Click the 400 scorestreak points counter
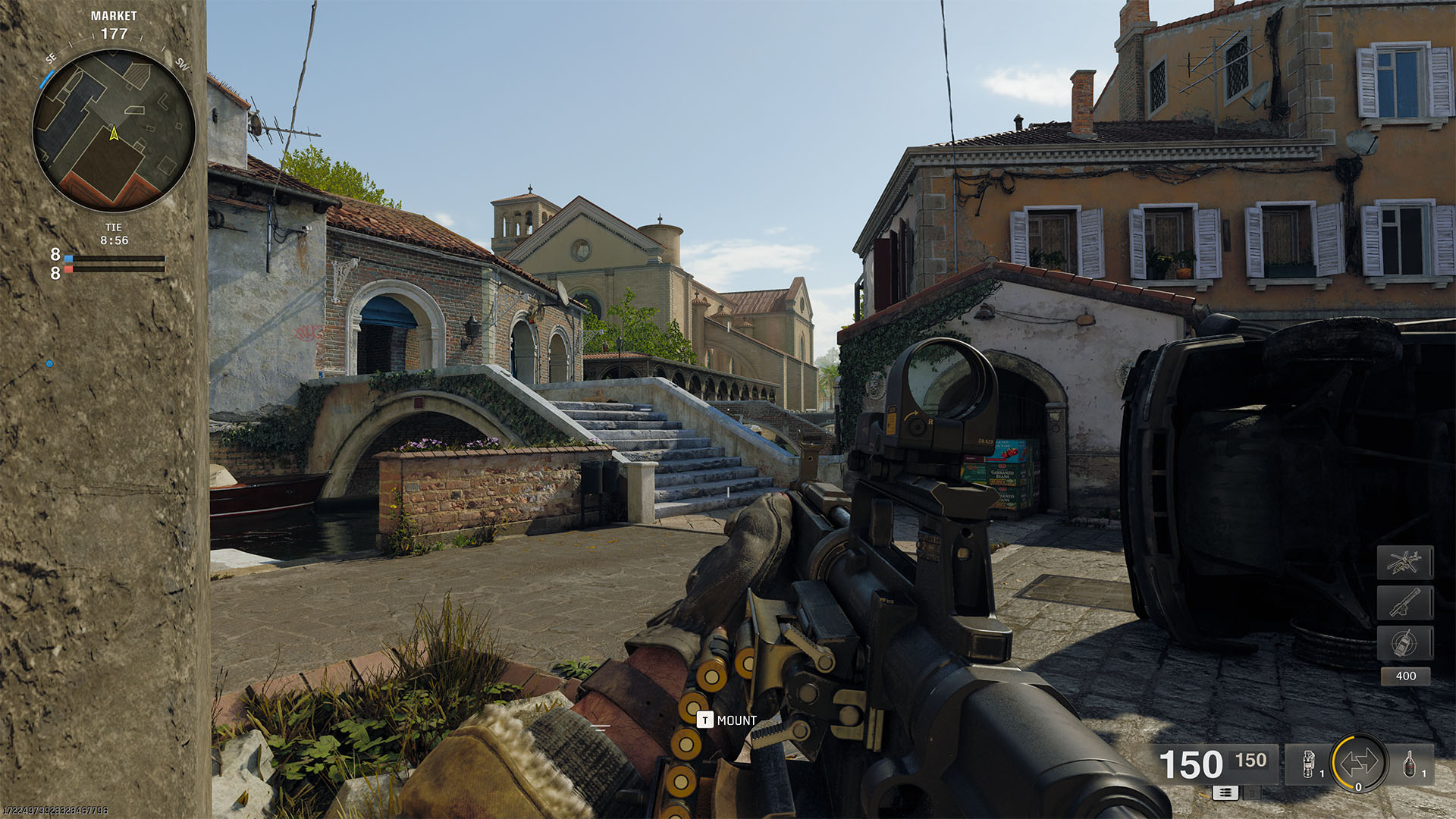 click(1405, 676)
